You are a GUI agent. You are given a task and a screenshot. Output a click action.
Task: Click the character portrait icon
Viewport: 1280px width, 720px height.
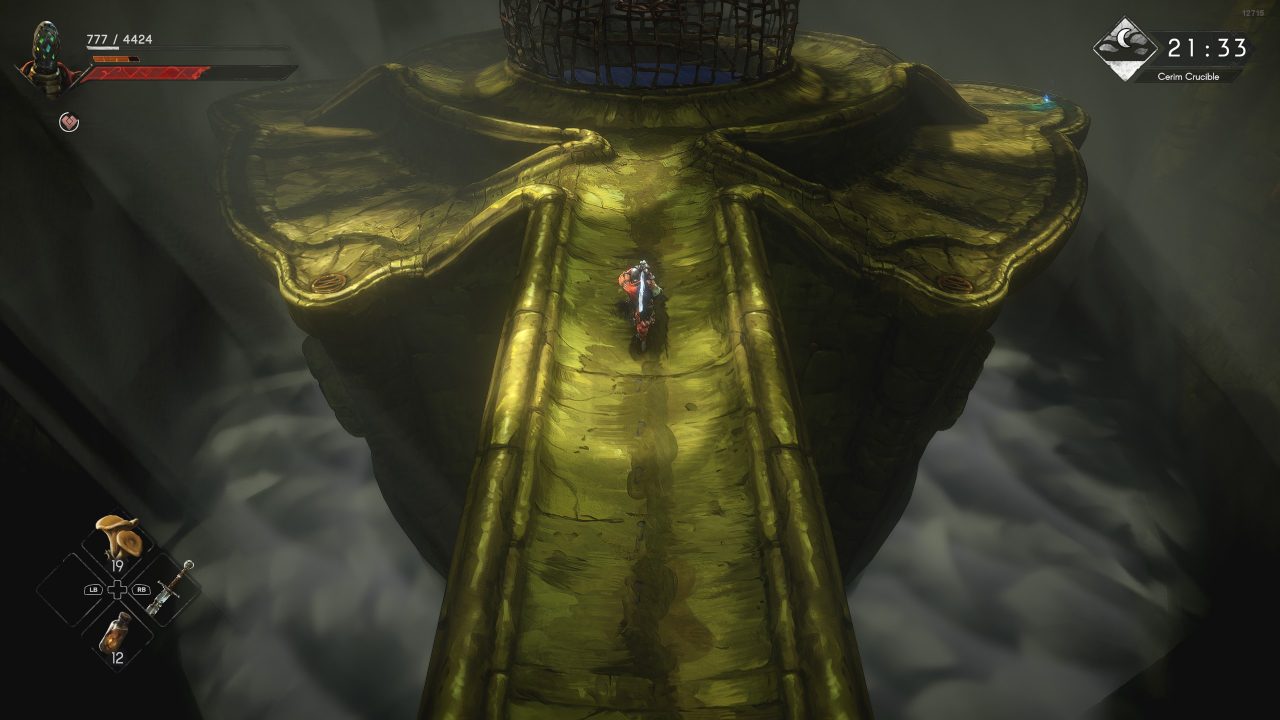point(45,57)
